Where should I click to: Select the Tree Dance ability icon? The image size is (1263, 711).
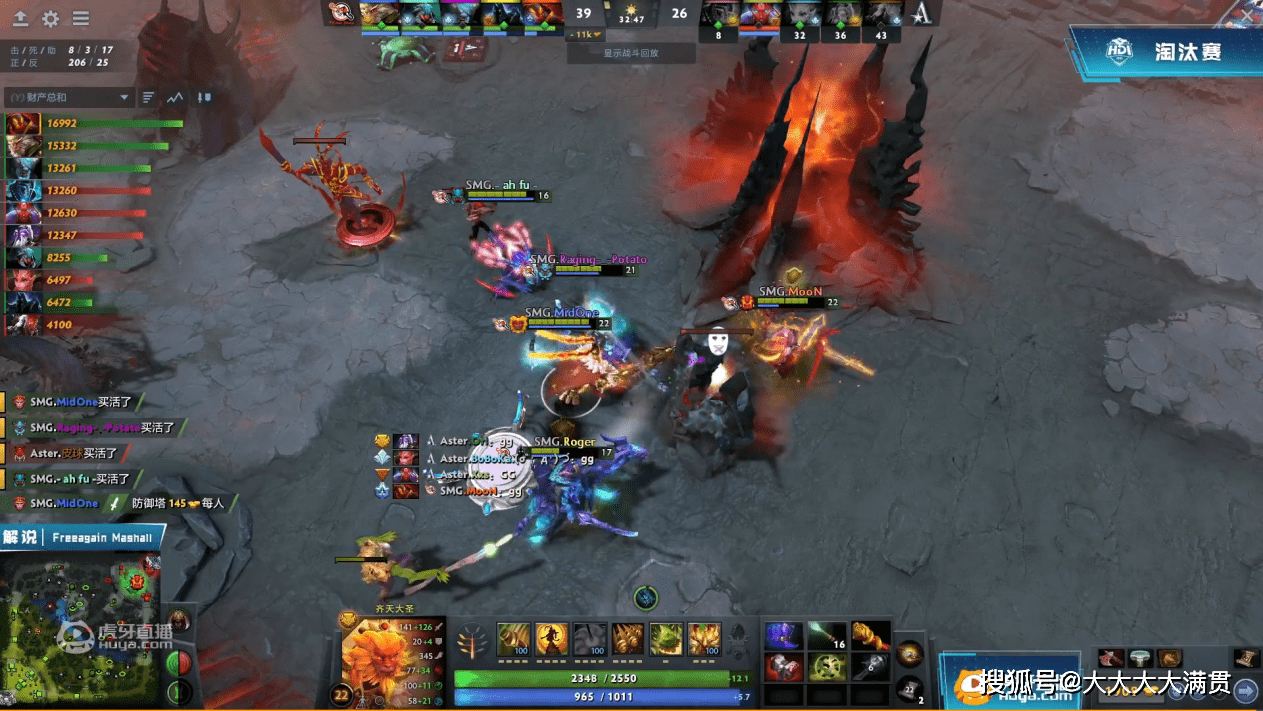coord(551,638)
